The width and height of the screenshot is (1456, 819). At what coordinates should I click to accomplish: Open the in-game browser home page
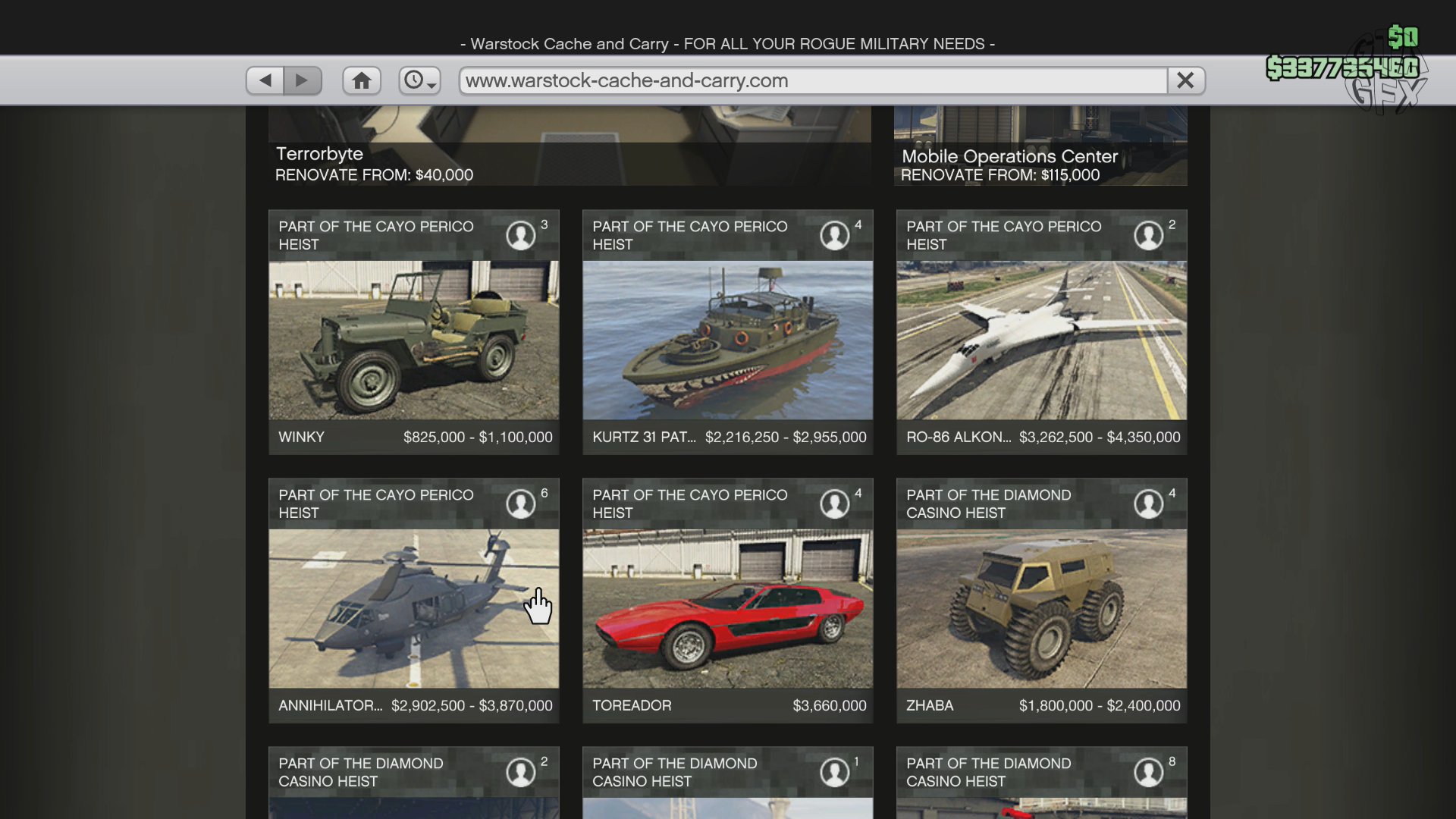click(x=362, y=80)
